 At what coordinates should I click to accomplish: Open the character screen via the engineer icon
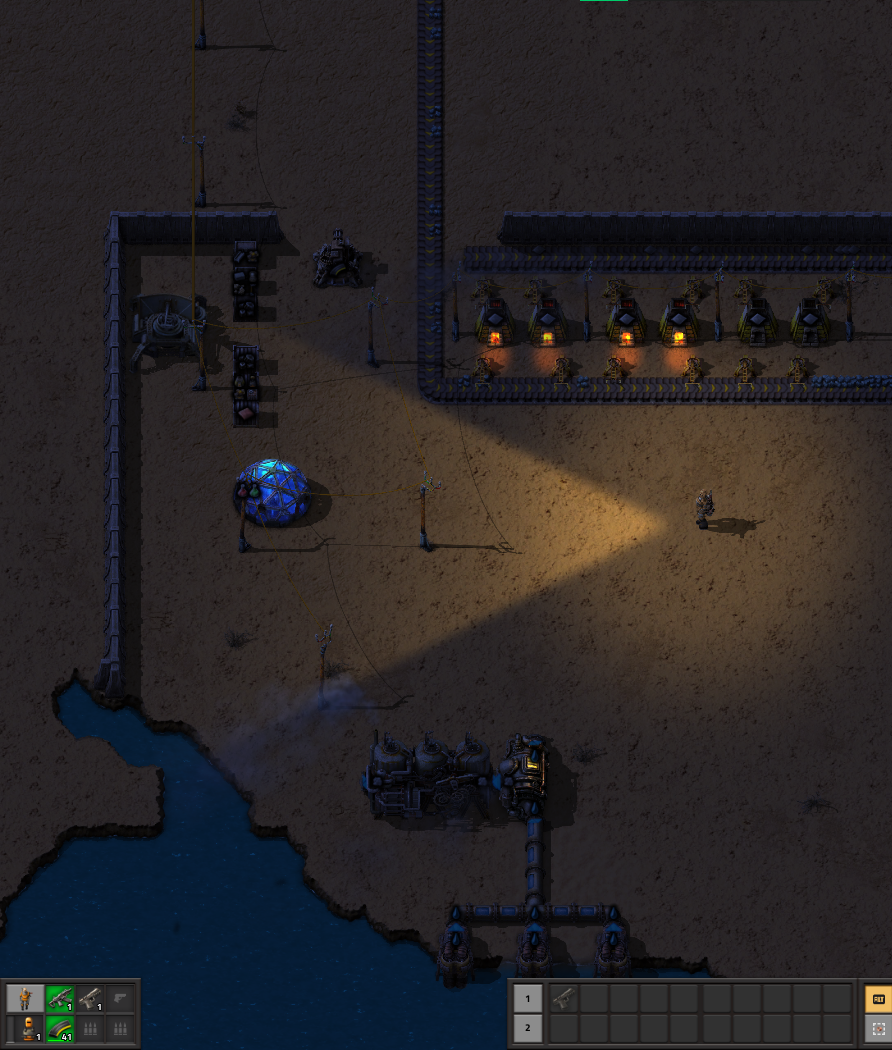(26, 998)
